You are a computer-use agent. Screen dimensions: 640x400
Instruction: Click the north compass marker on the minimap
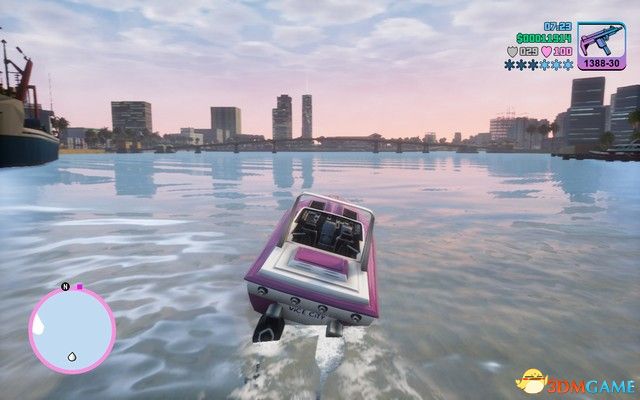64,287
